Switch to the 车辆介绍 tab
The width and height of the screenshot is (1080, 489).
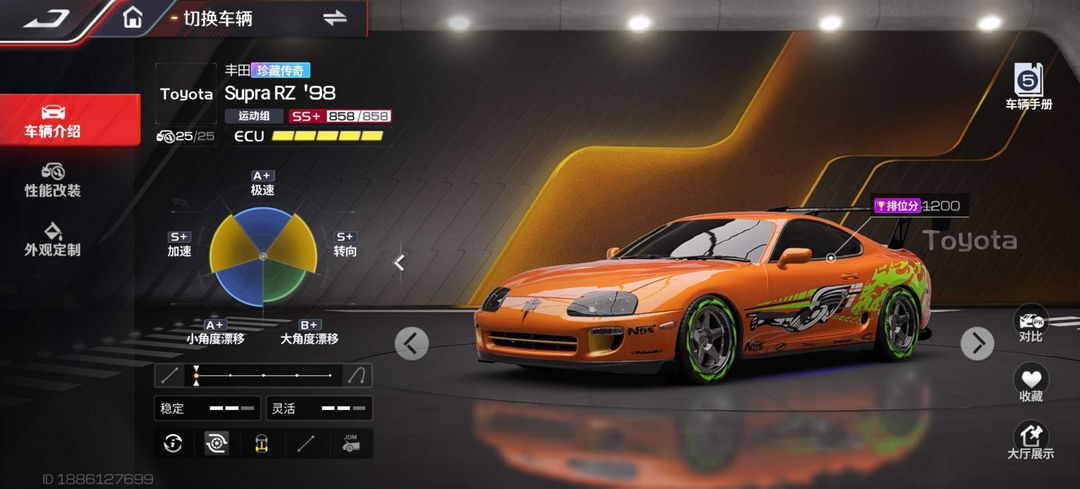pos(54,120)
